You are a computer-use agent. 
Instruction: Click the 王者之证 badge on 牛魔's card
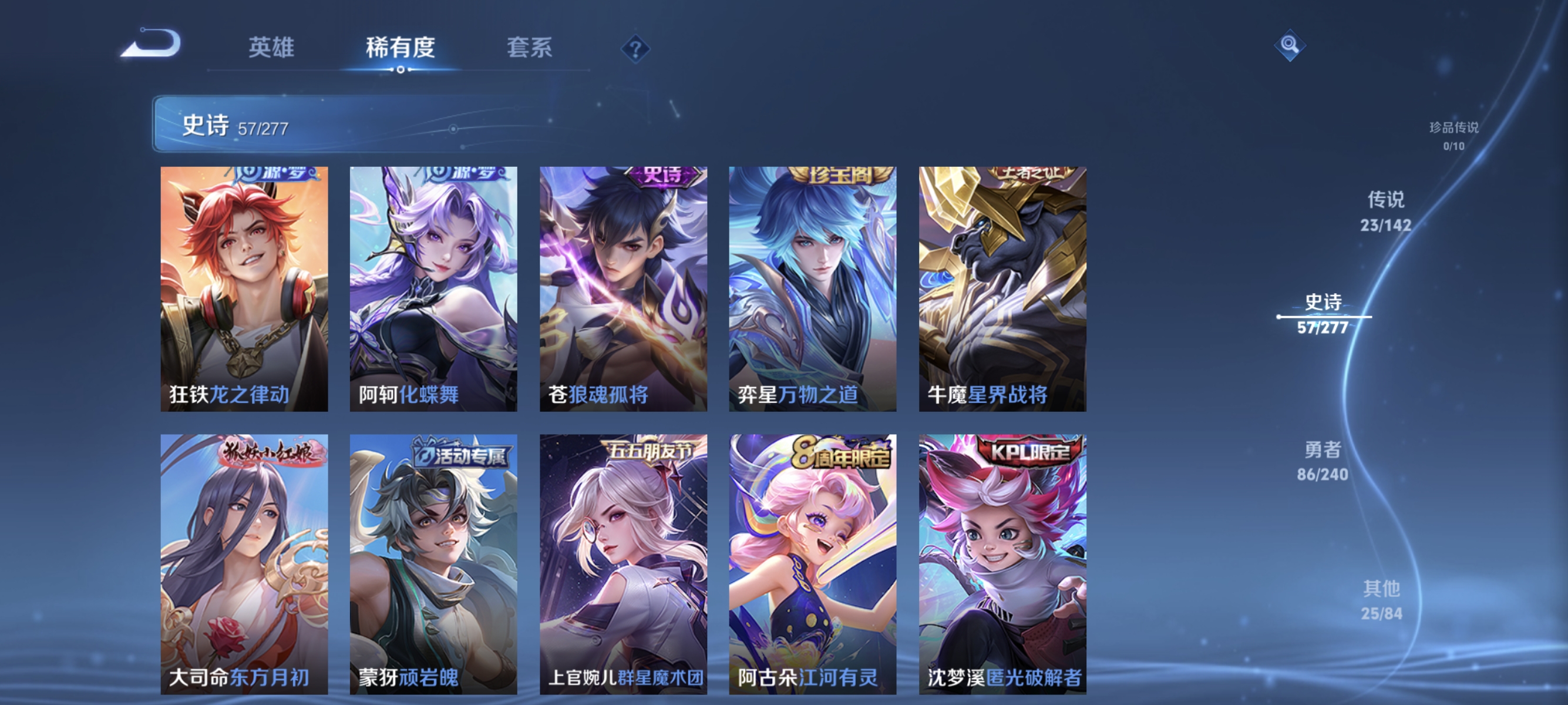[x=1038, y=175]
